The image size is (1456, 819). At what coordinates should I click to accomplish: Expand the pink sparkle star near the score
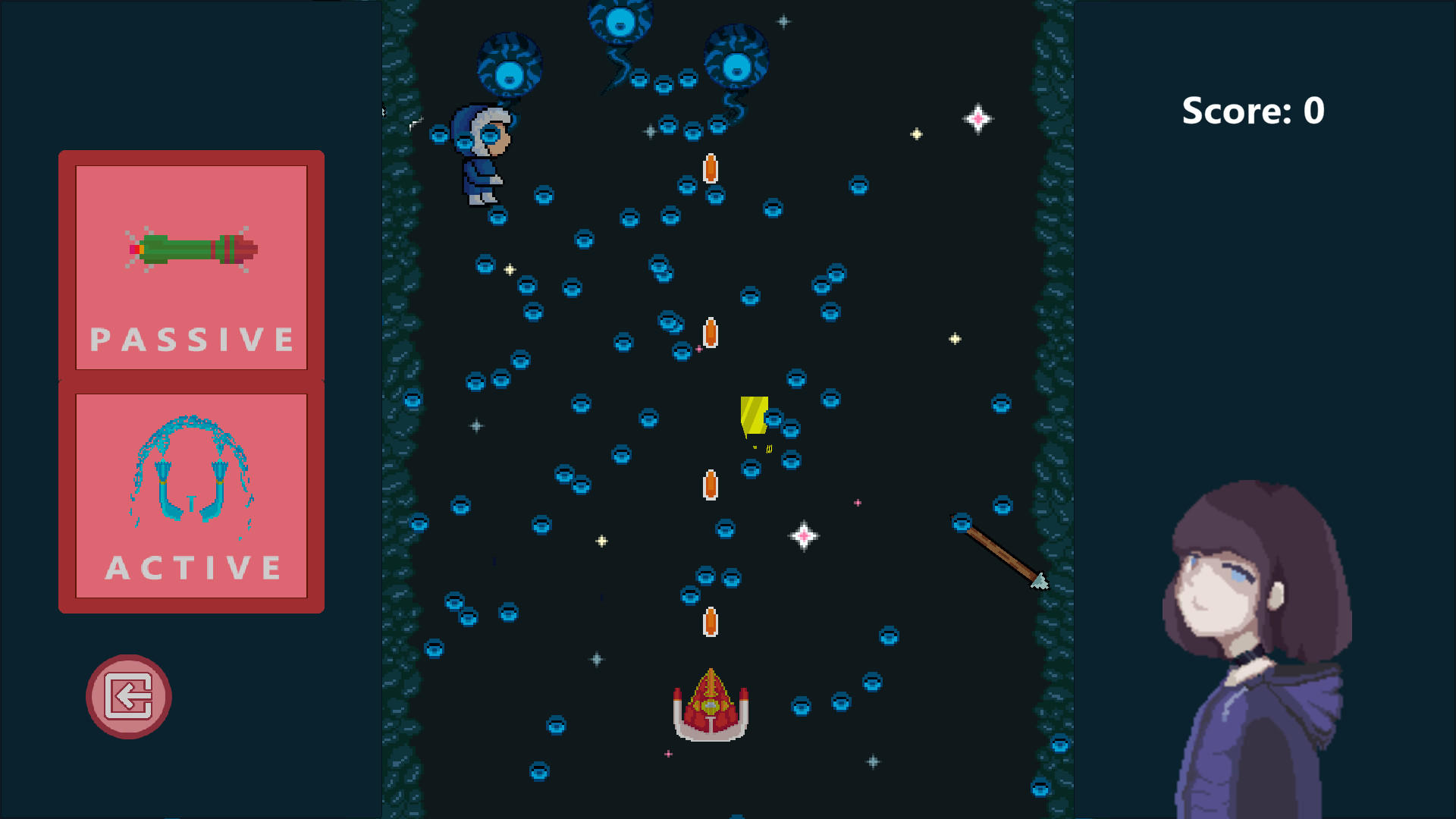(978, 118)
